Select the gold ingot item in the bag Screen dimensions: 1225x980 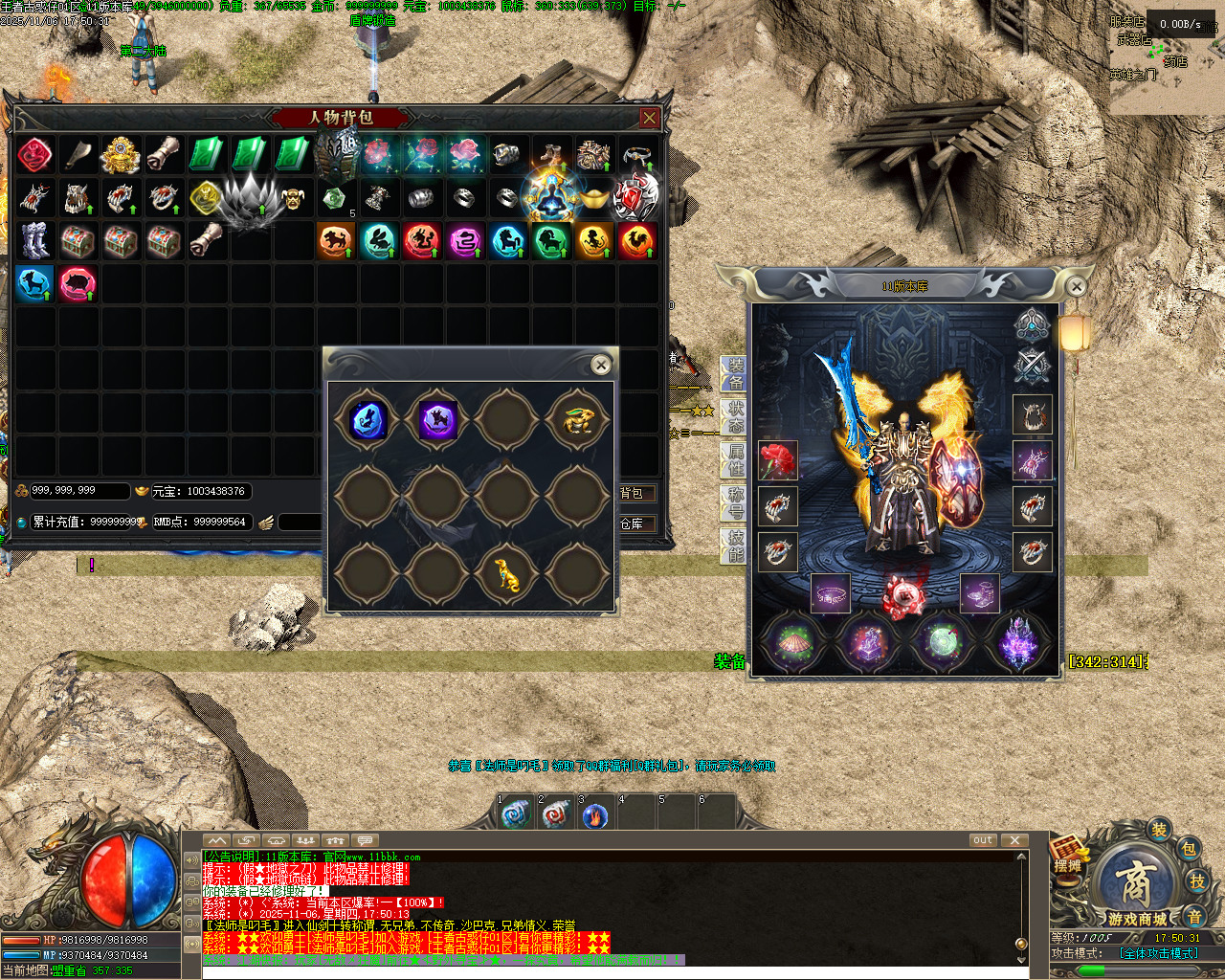[x=594, y=198]
